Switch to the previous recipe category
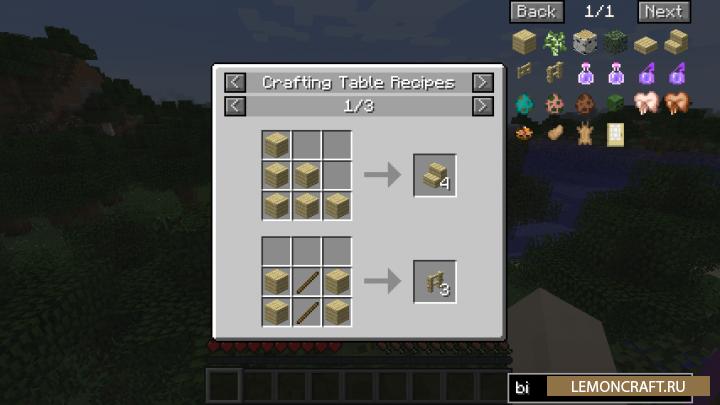Viewport: 720px width, 405px height. [235, 82]
